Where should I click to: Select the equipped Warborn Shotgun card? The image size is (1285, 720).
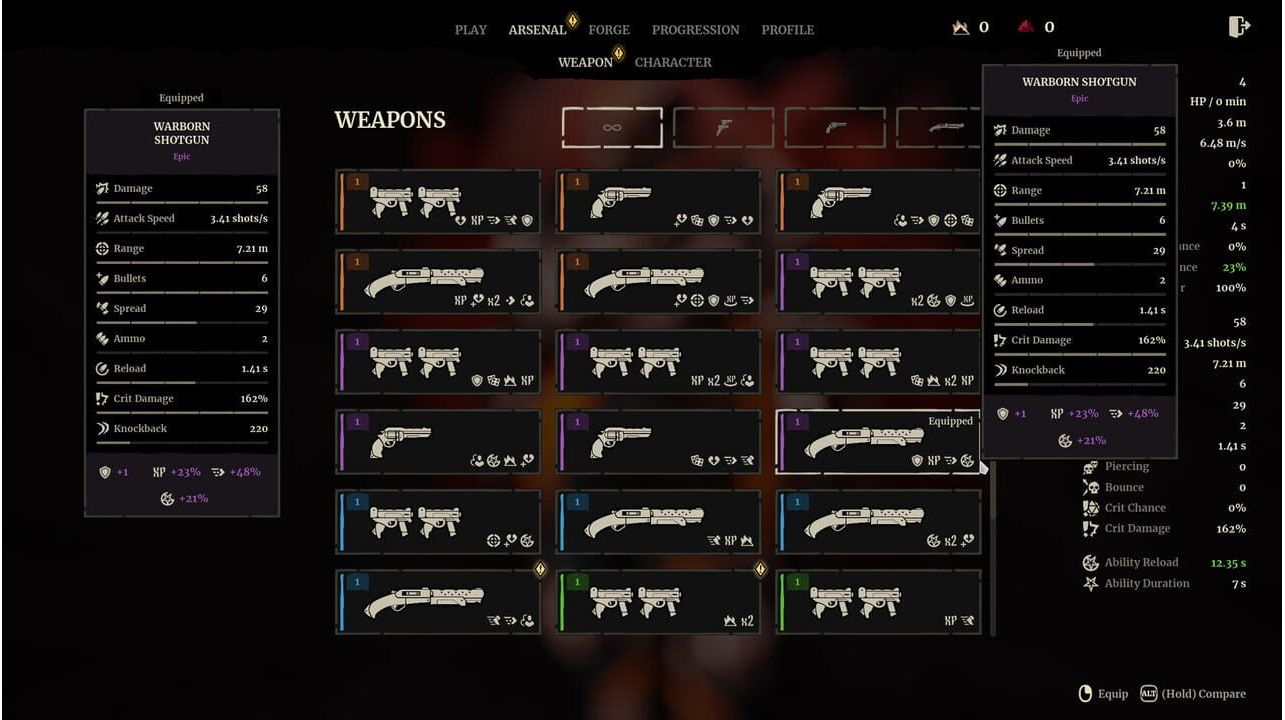[x=878, y=442]
